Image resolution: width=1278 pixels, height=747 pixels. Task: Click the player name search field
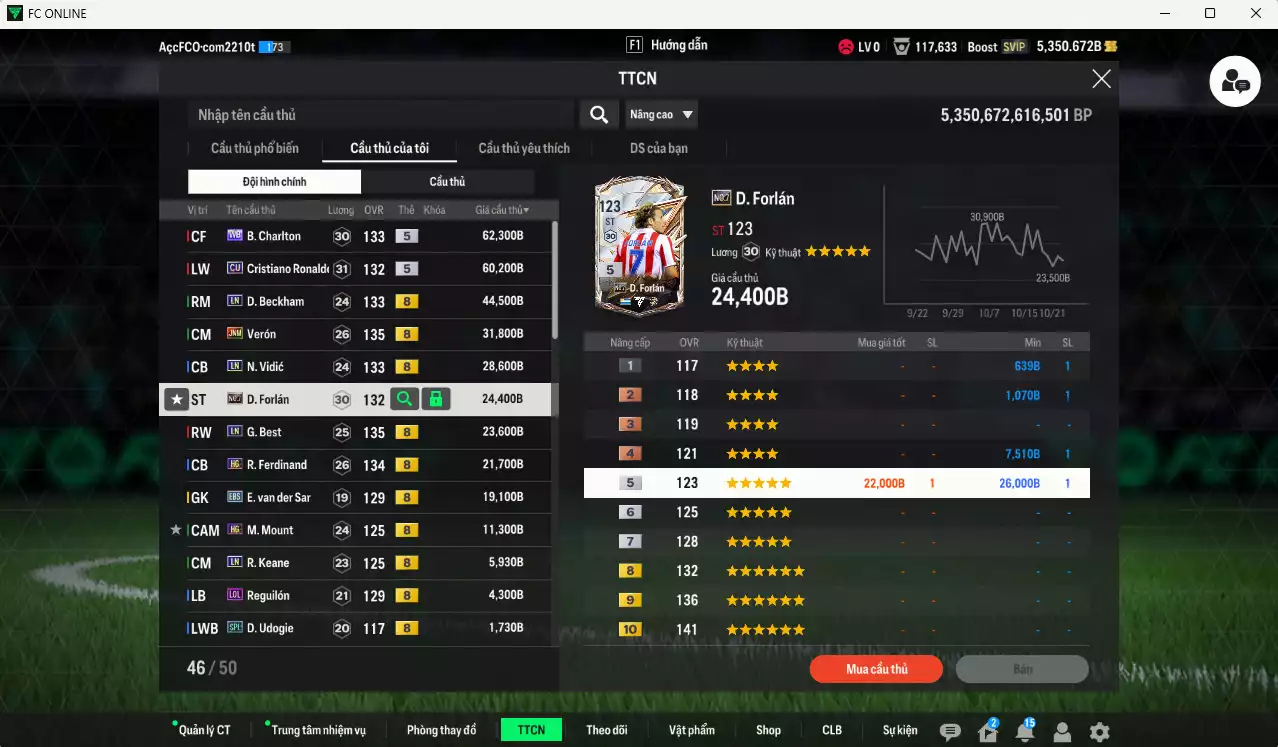click(x=380, y=115)
